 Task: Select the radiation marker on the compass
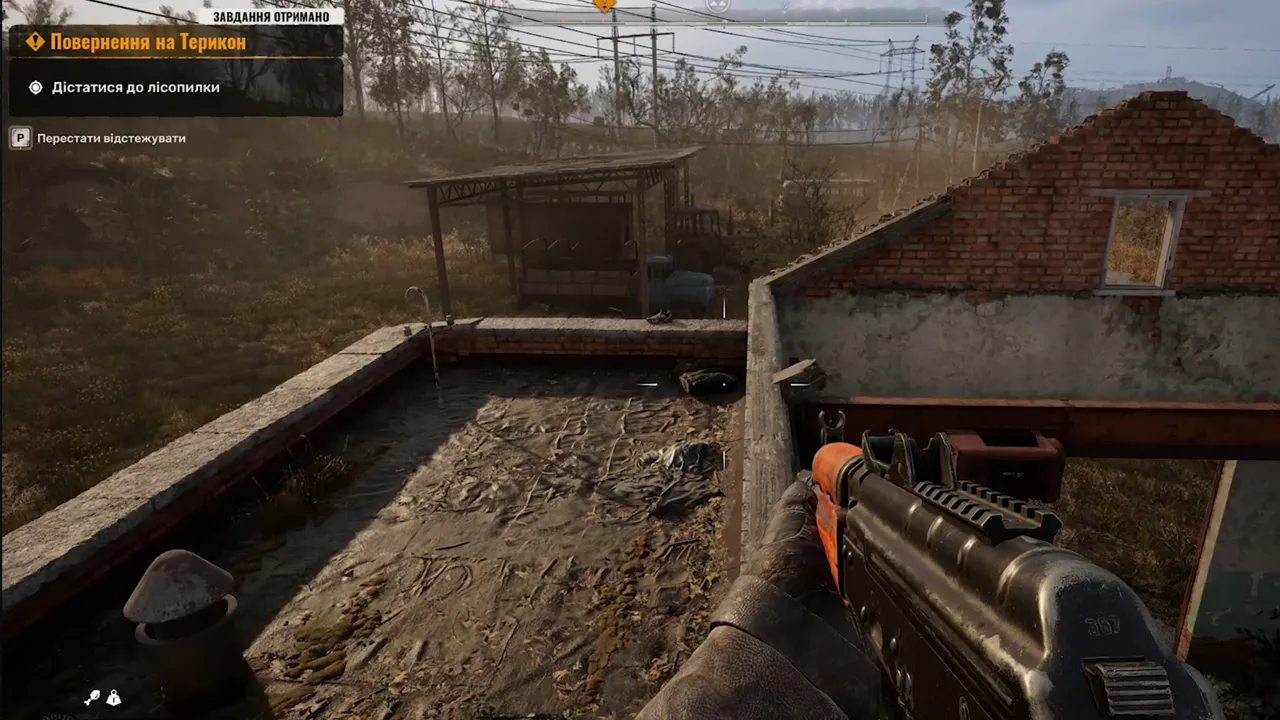tap(717, 4)
